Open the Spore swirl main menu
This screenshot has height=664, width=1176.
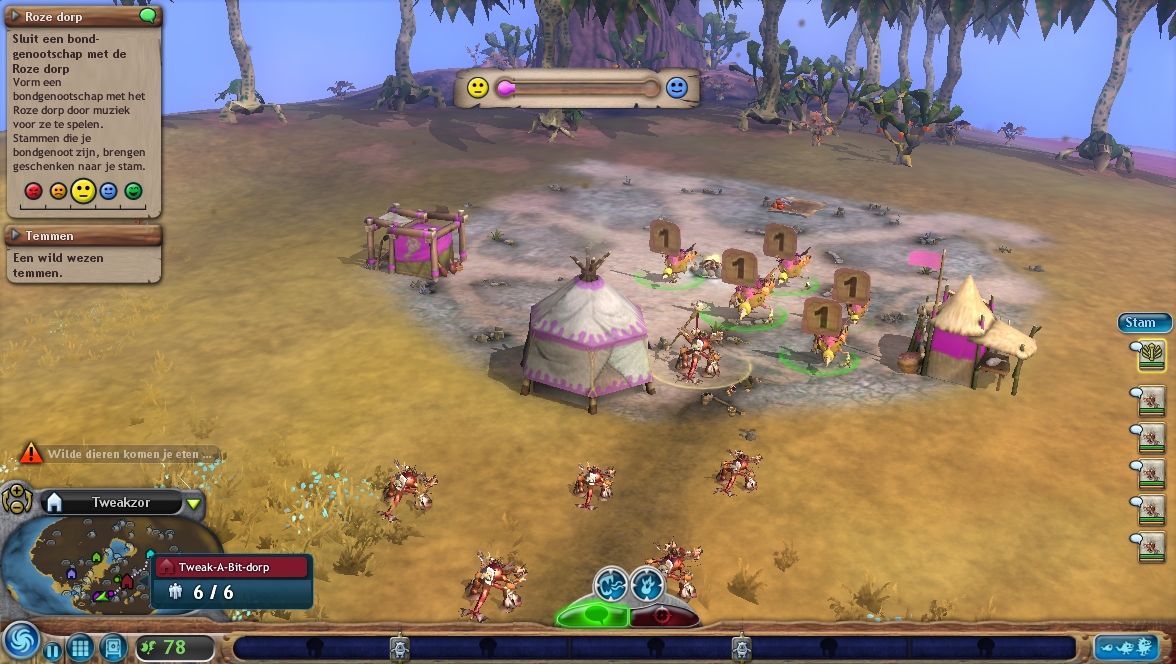pyautogui.click(x=20, y=641)
